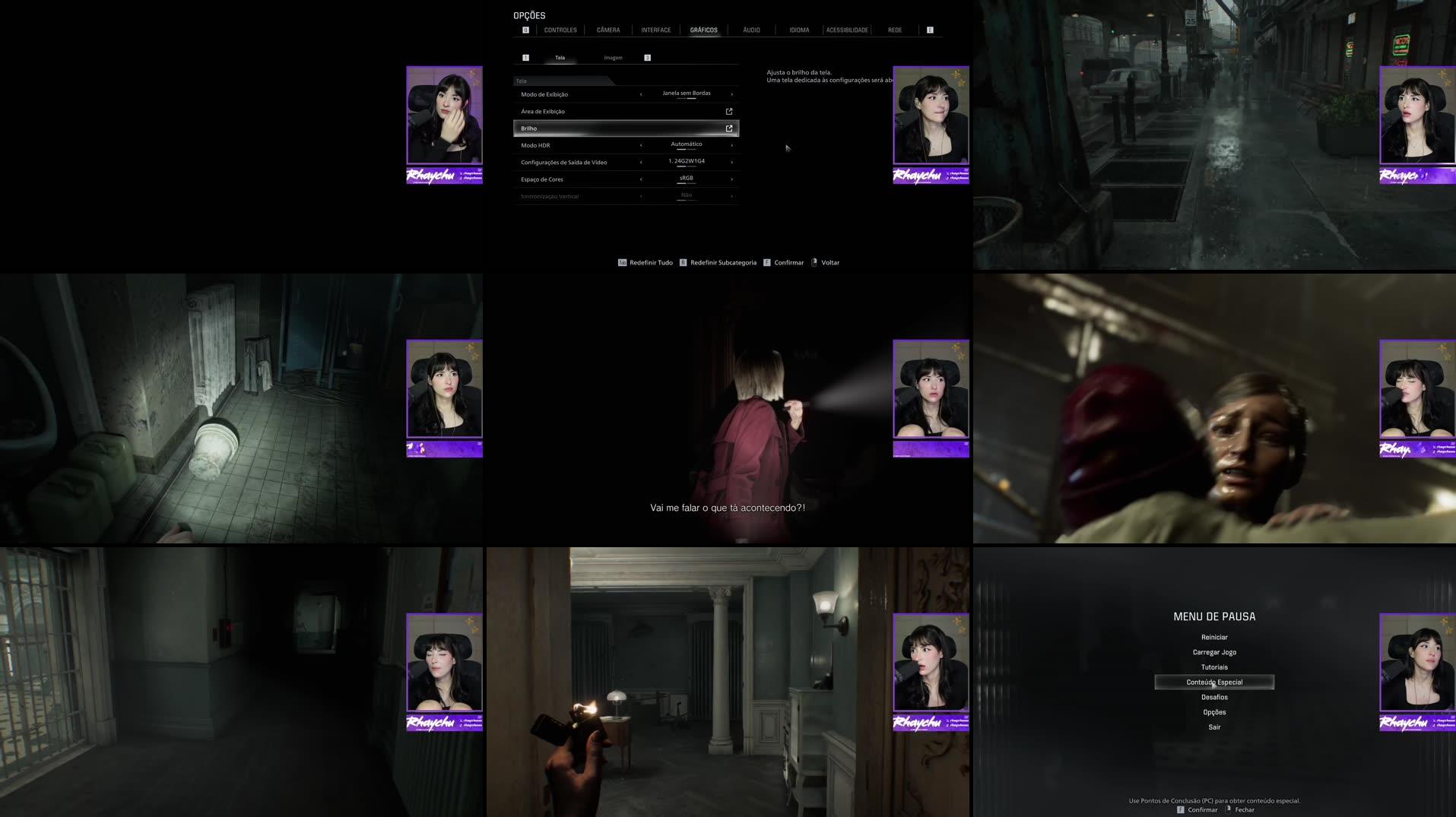Click the R key icon near Redefinir Subcategoria
Viewport: 1456px width, 817px height.
(684, 262)
